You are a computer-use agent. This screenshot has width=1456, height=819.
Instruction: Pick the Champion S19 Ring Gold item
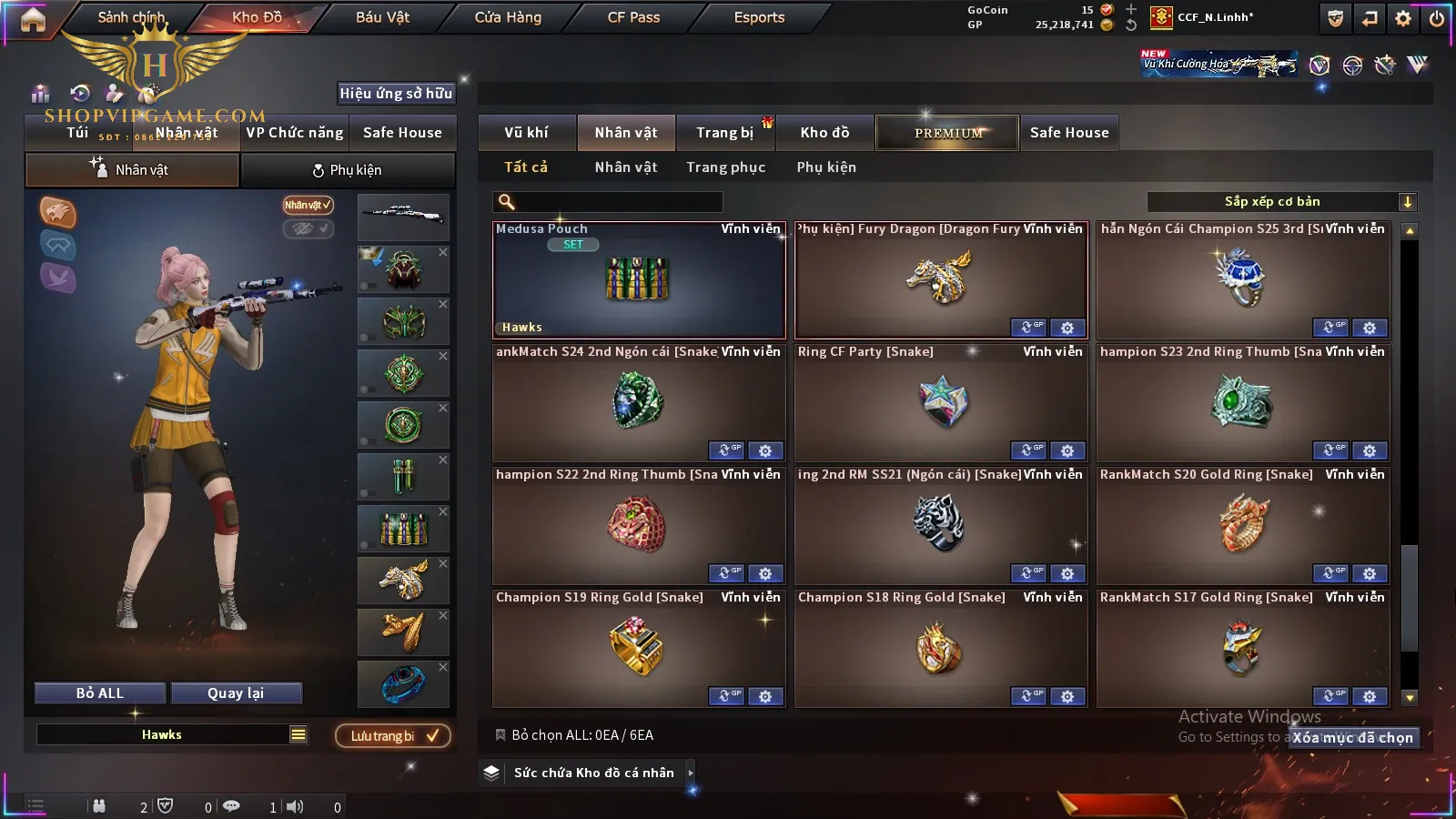[x=639, y=648]
